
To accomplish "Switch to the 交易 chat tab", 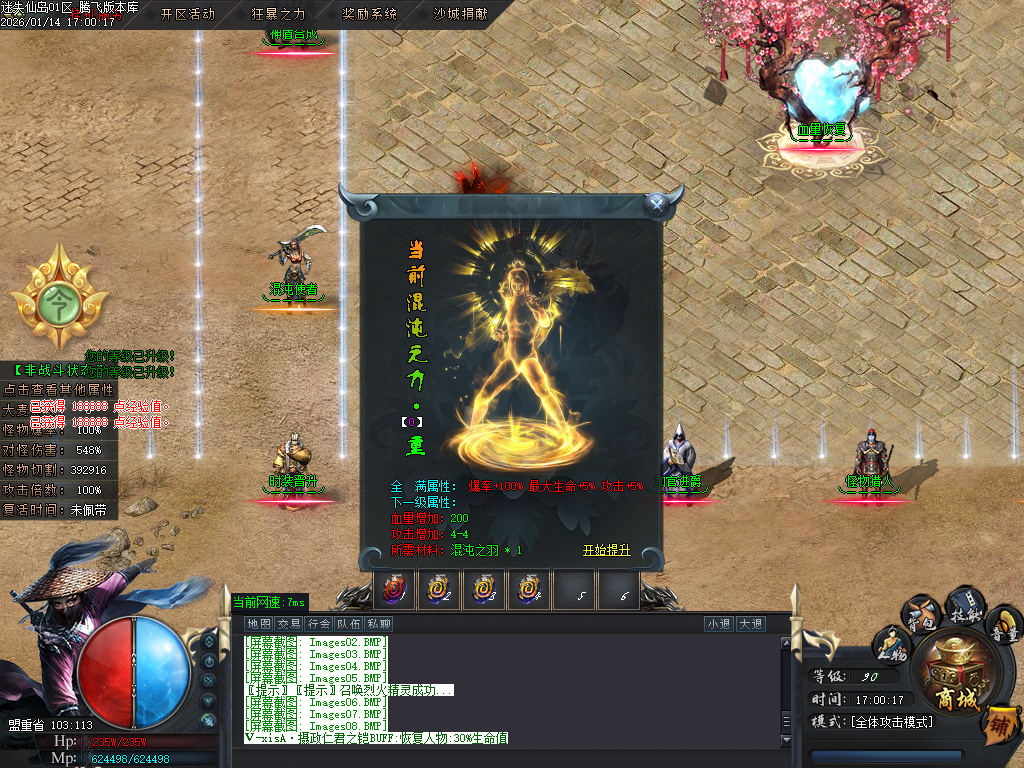I will (289, 624).
